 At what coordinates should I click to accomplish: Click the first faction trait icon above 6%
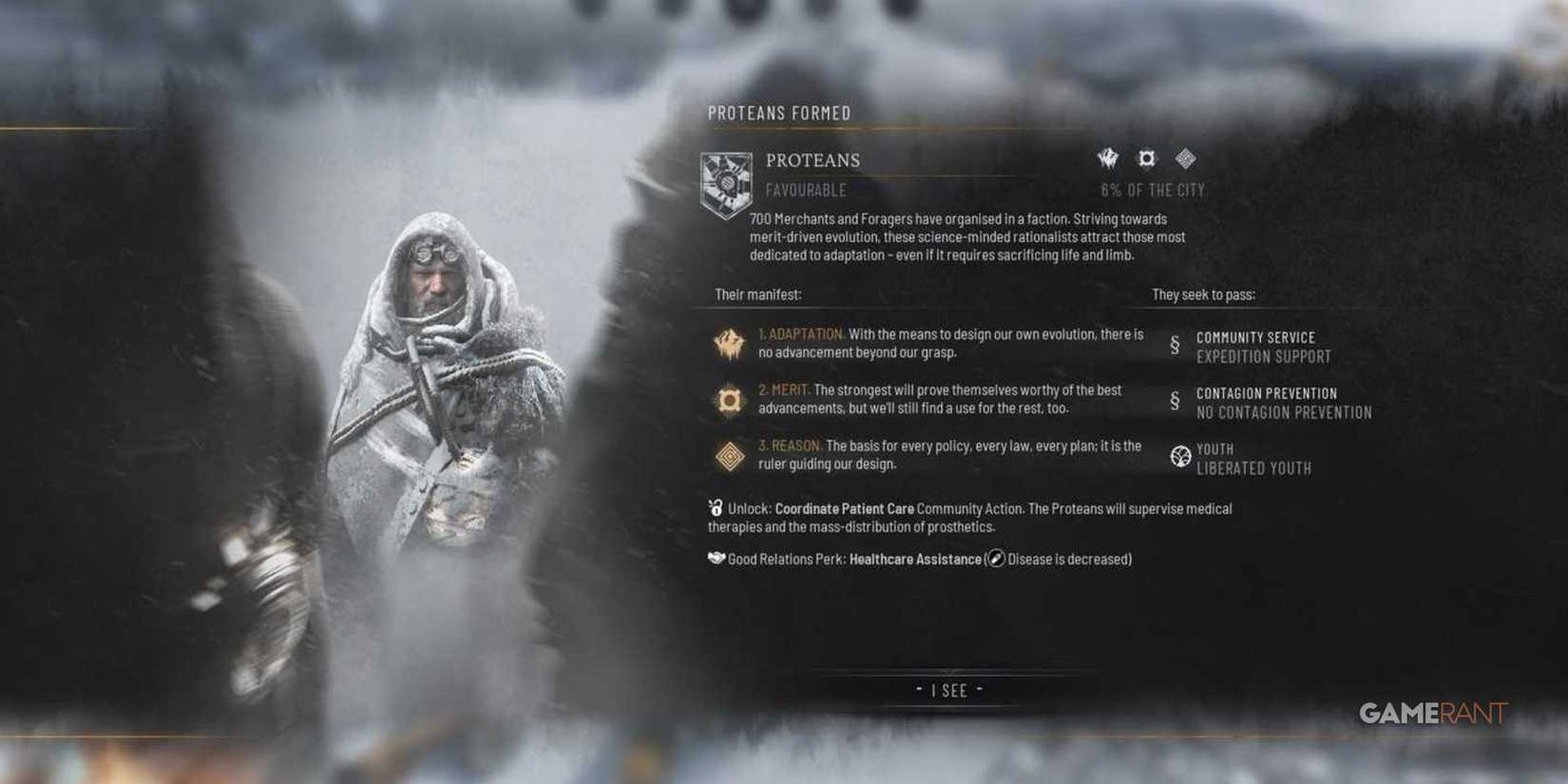(x=1106, y=159)
